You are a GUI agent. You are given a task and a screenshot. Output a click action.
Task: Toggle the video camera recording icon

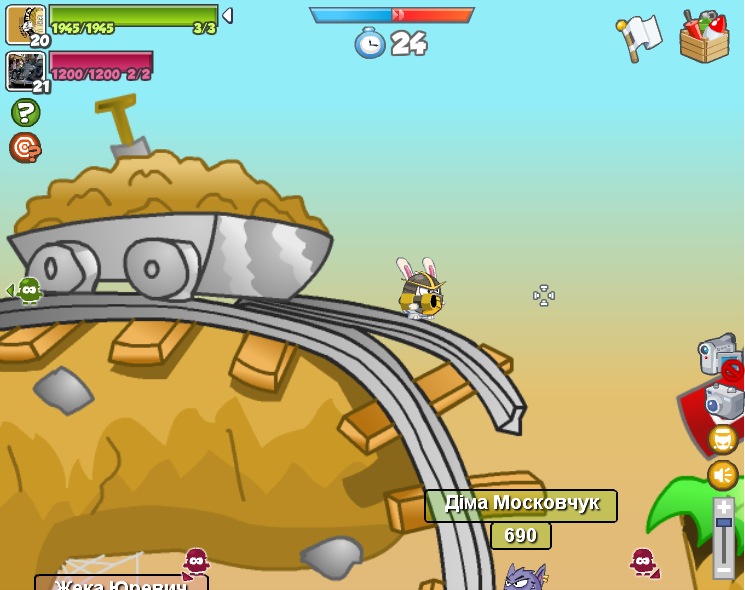718,354
